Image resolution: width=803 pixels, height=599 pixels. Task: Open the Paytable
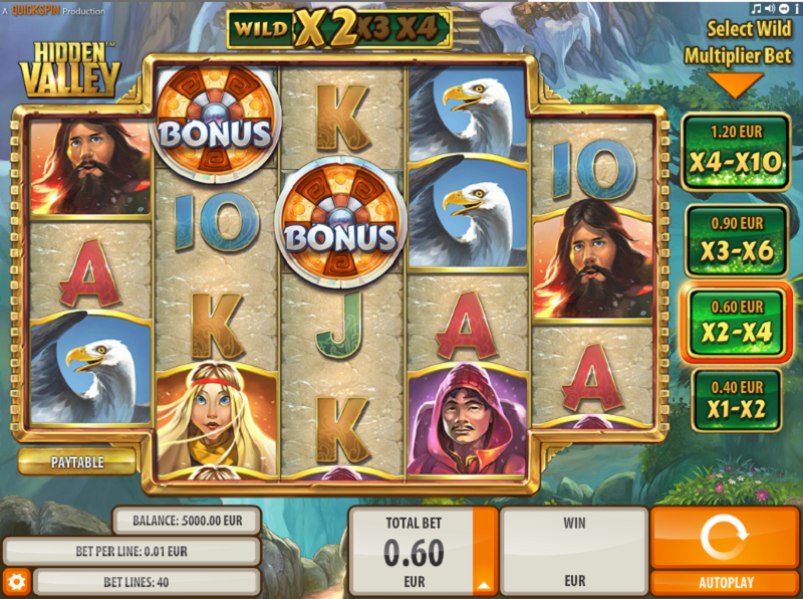(77, 461)
